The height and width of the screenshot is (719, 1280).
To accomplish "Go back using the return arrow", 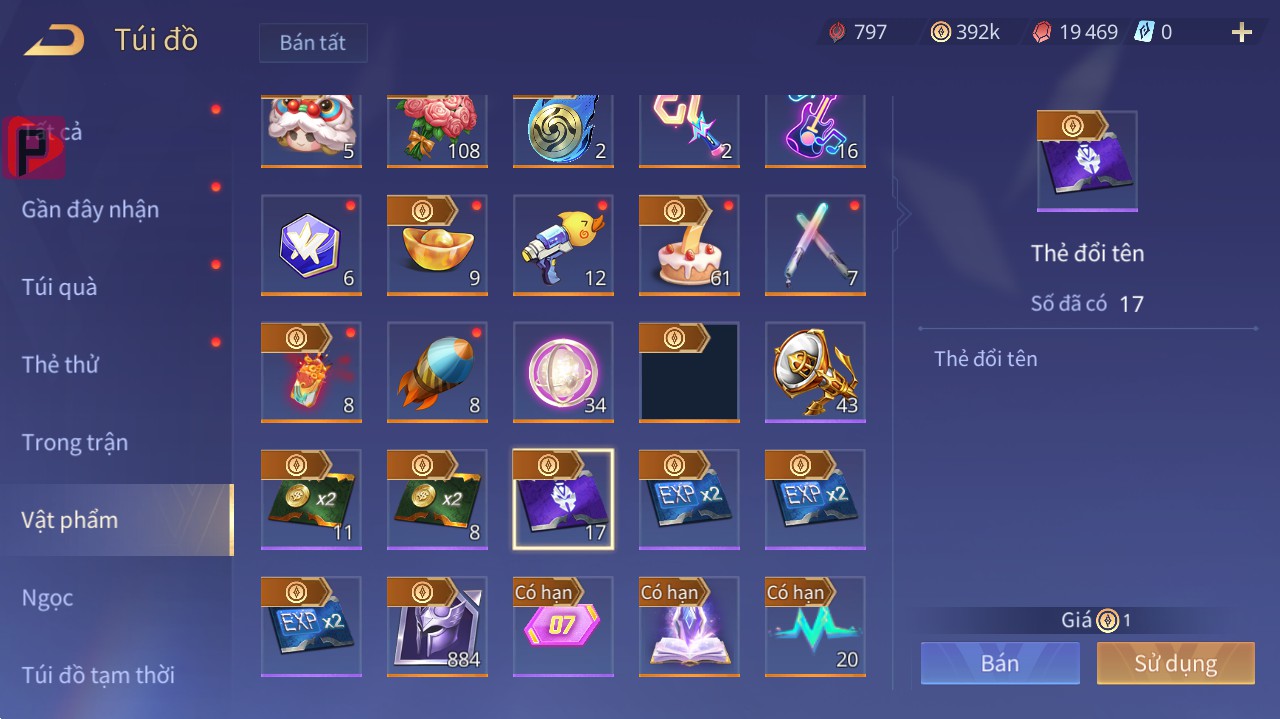I will tap(55, 41).
